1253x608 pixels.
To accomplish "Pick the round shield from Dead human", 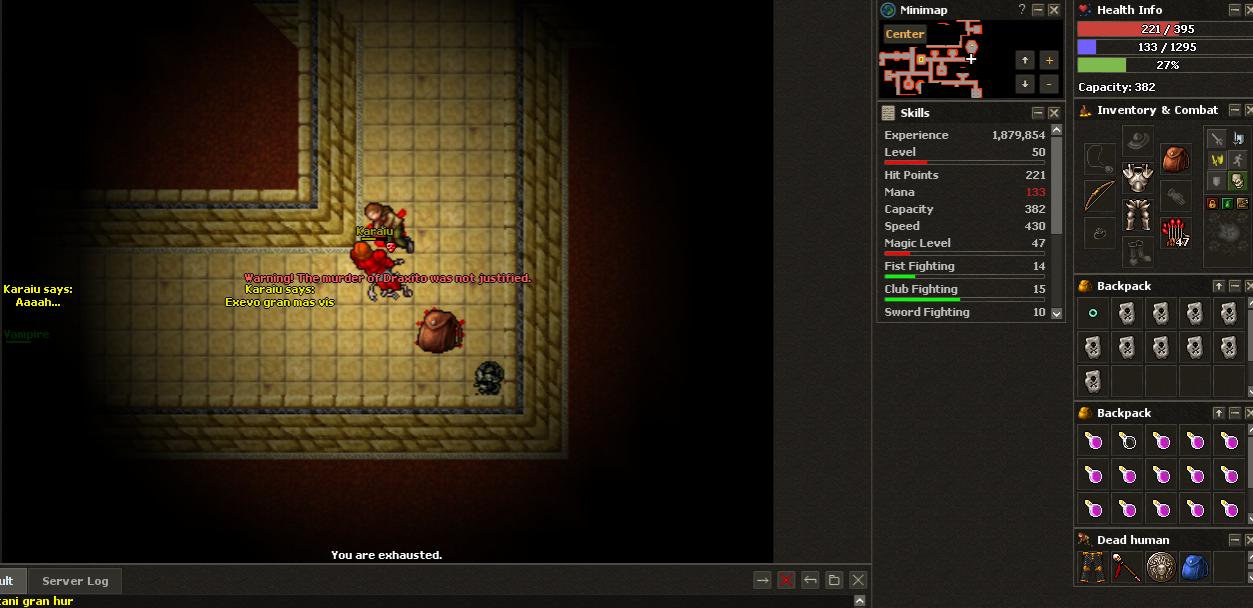I will 1161,567.
